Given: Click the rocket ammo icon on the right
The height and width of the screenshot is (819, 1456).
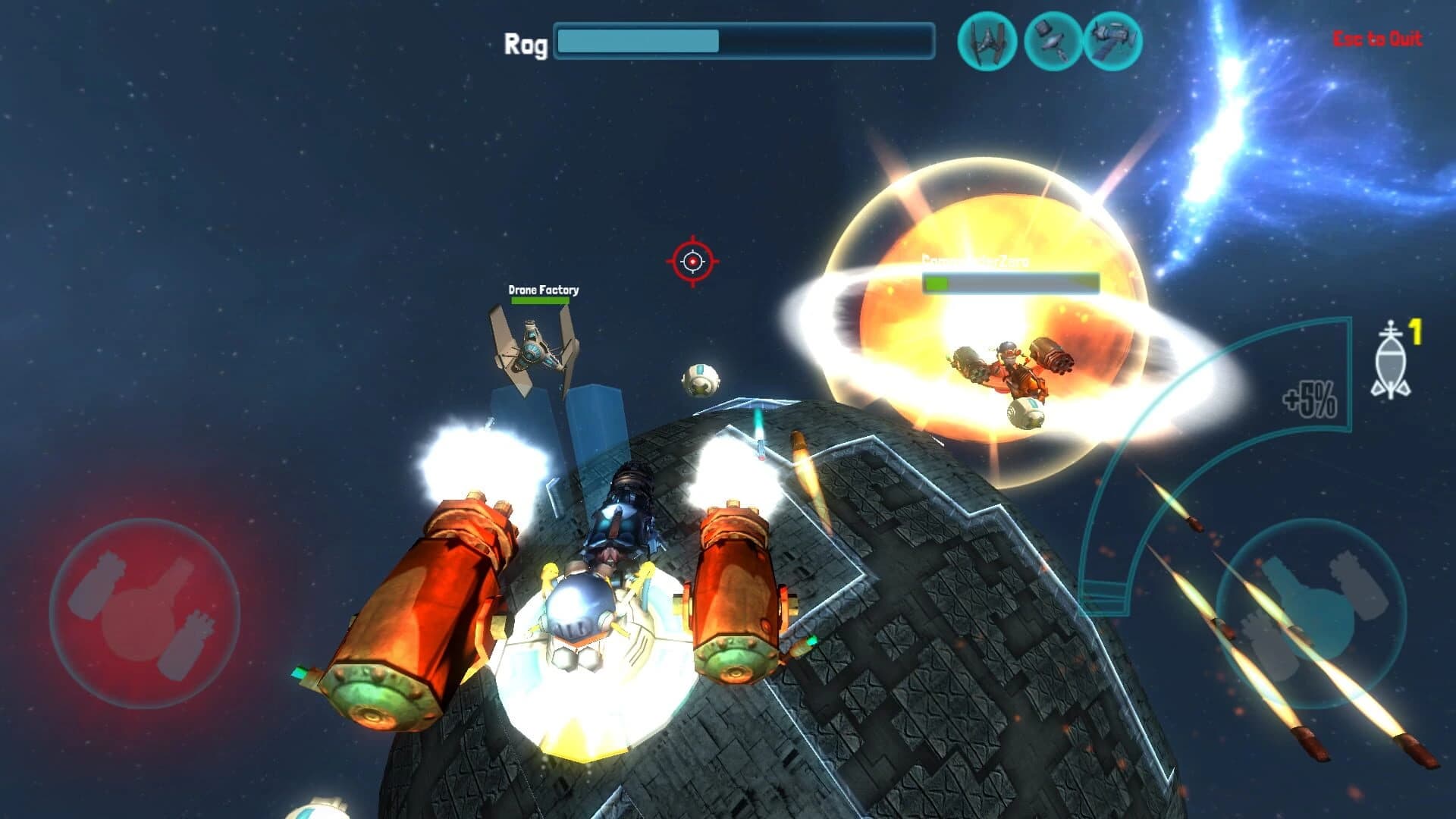Looking at the screenshot, I should pos(1392,356).
